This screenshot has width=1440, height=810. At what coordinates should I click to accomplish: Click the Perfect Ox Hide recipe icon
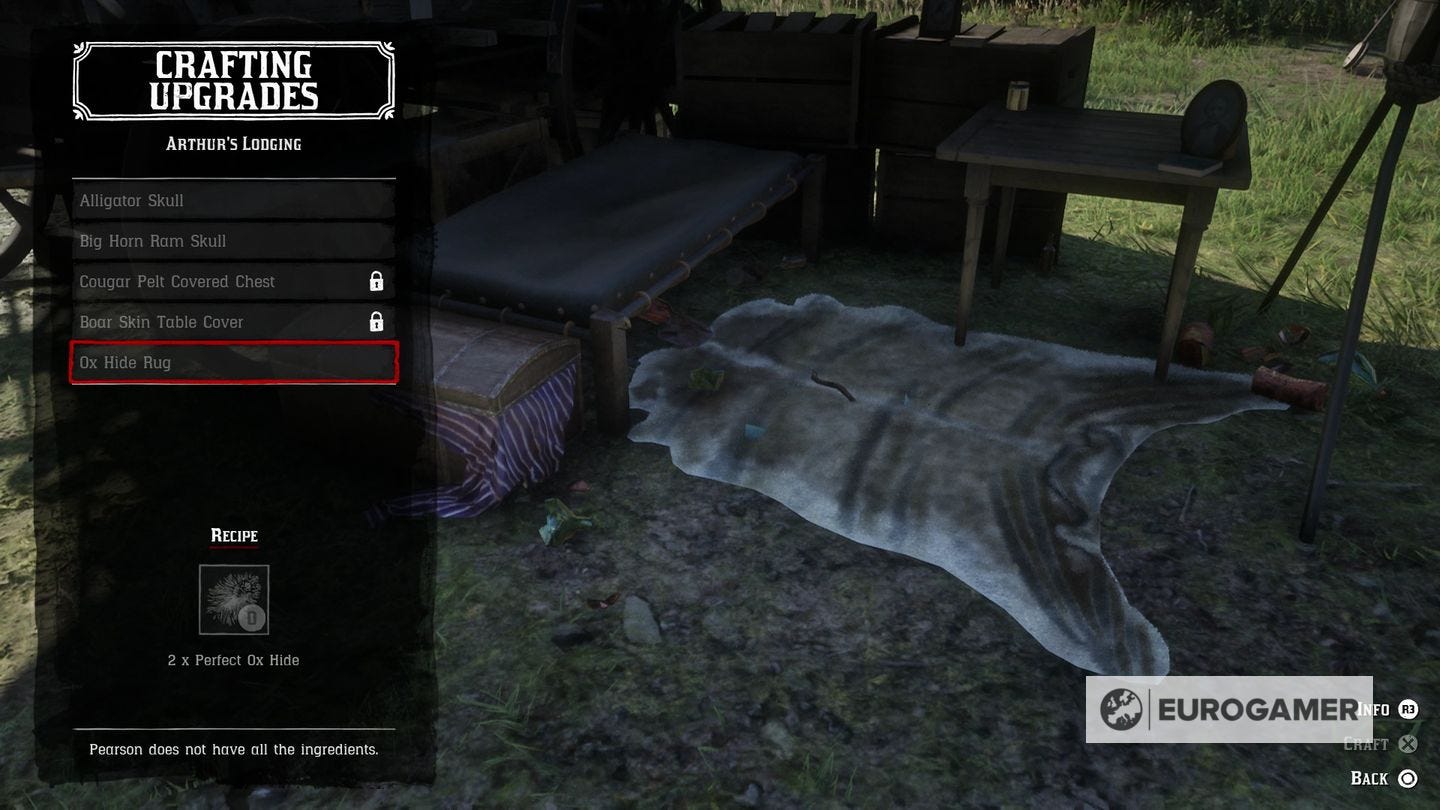(234, 598)
